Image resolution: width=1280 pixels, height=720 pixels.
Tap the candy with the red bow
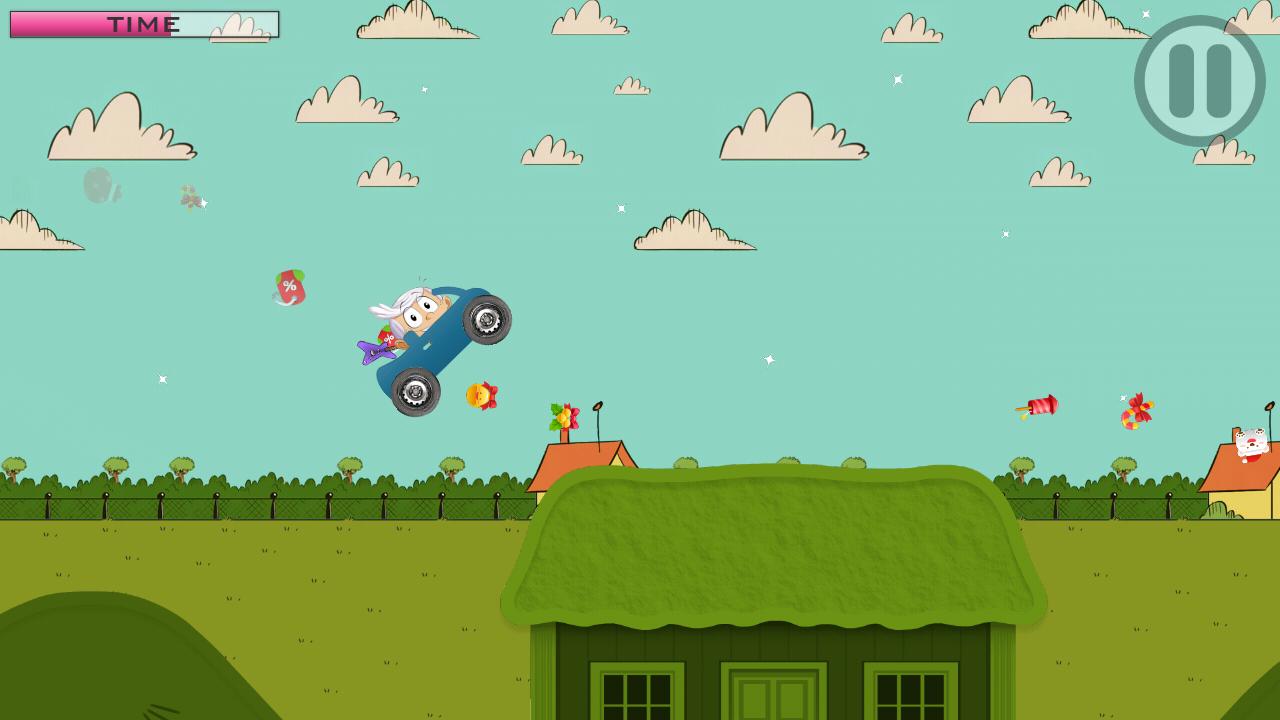pos(1137,410)
